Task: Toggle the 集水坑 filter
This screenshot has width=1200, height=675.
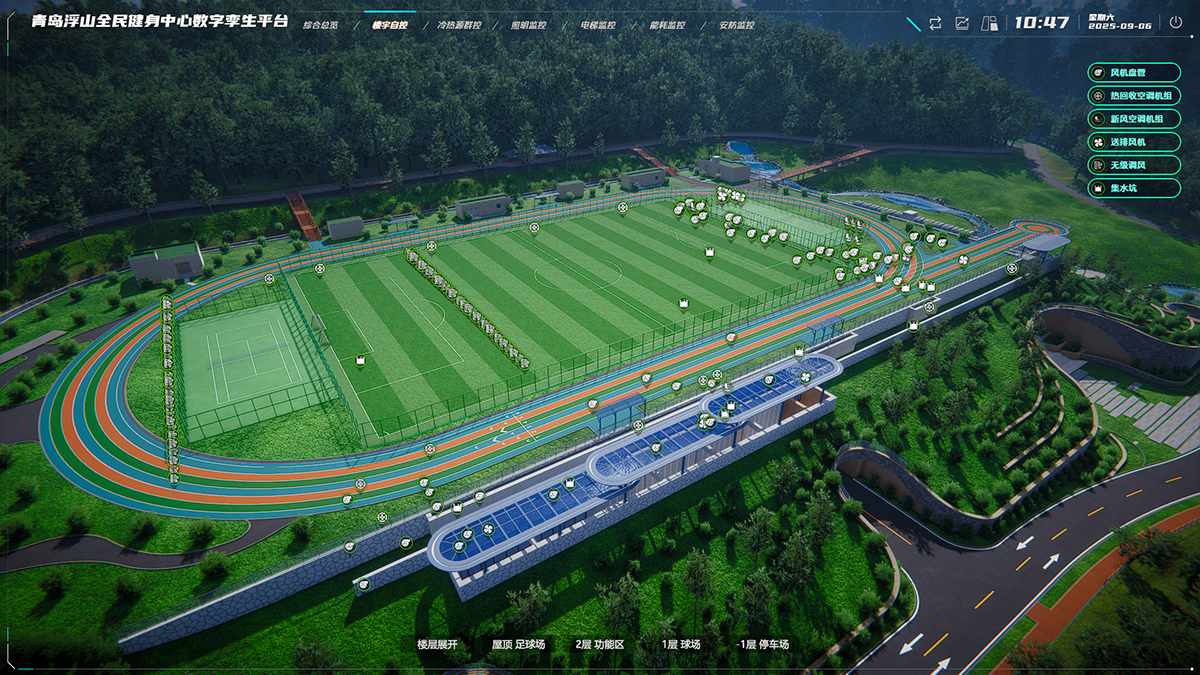Action: (x=1133, y=188)
